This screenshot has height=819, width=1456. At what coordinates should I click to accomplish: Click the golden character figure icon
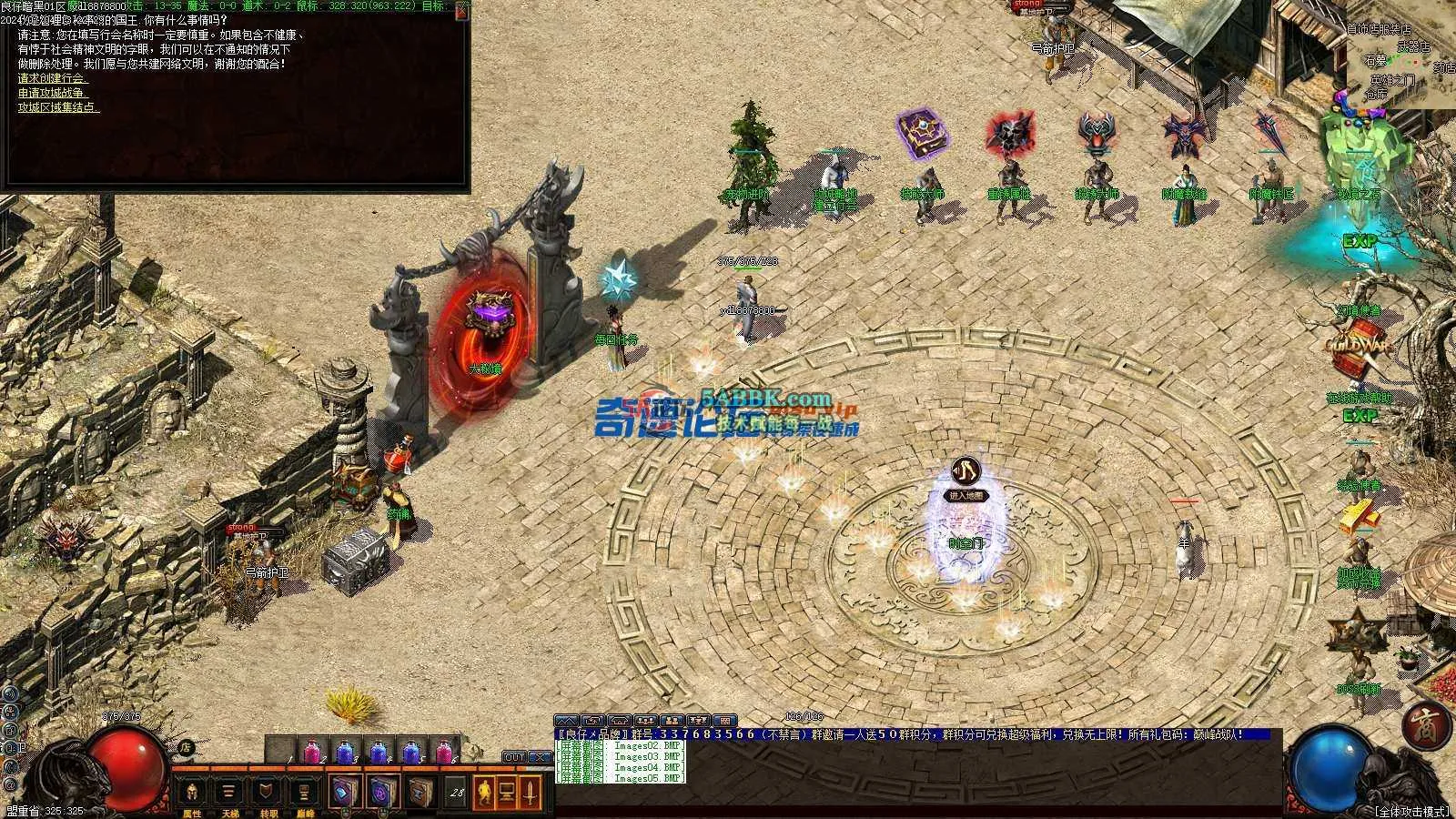[484, 792]
